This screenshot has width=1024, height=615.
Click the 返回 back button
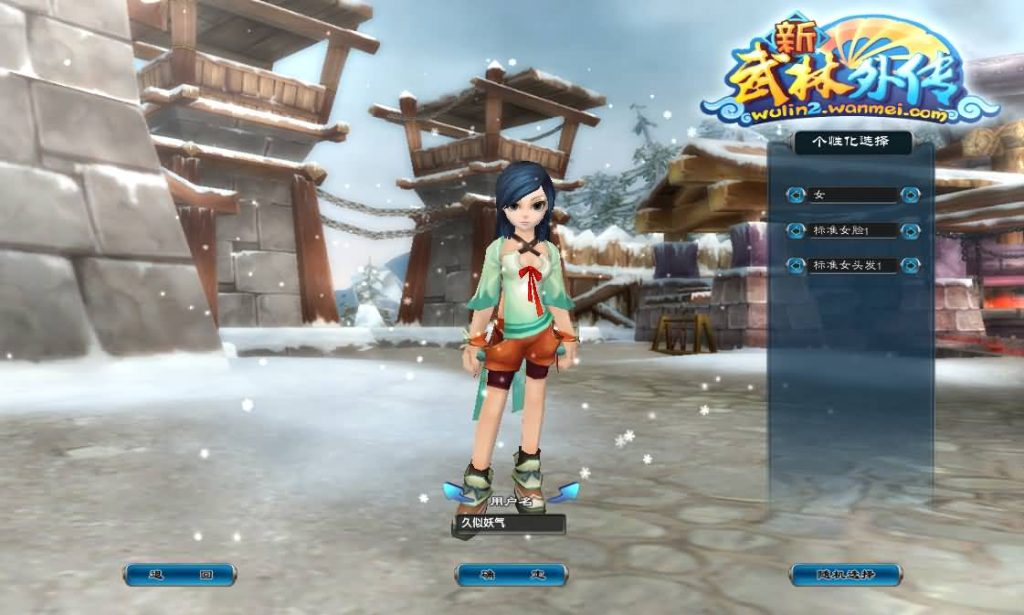(x=180, y=575)
